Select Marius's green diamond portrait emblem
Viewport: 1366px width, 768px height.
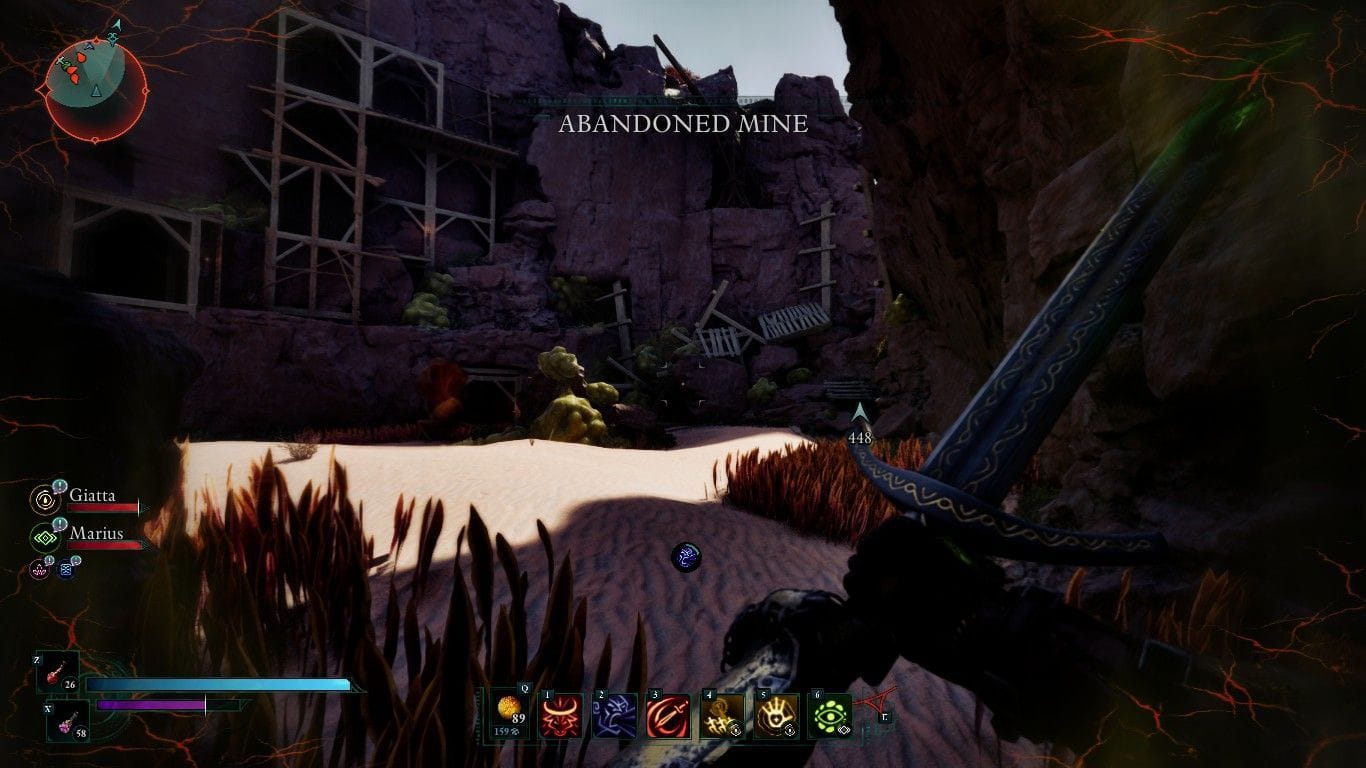point(45,538)
